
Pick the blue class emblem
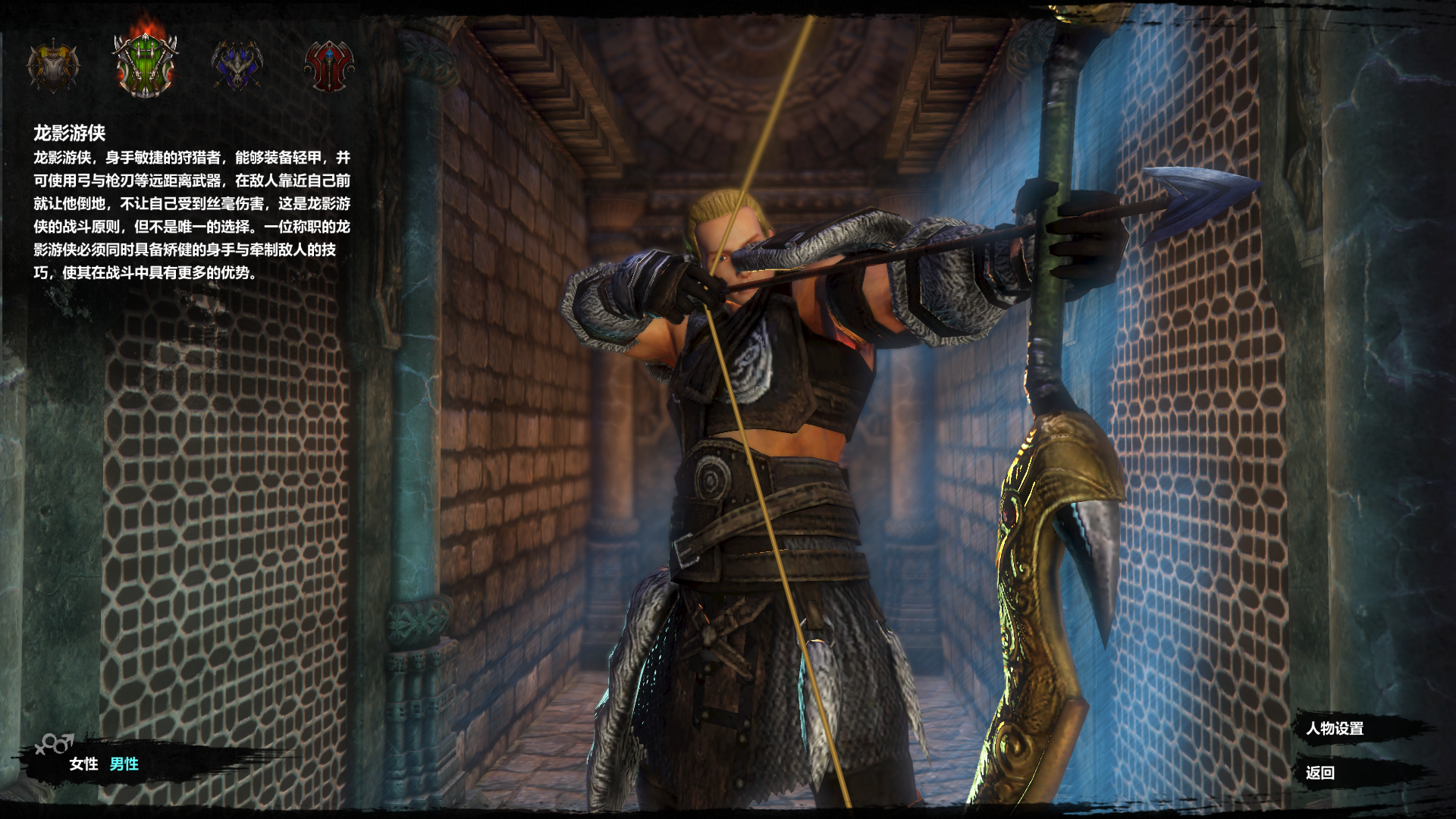tap(237, 66)
